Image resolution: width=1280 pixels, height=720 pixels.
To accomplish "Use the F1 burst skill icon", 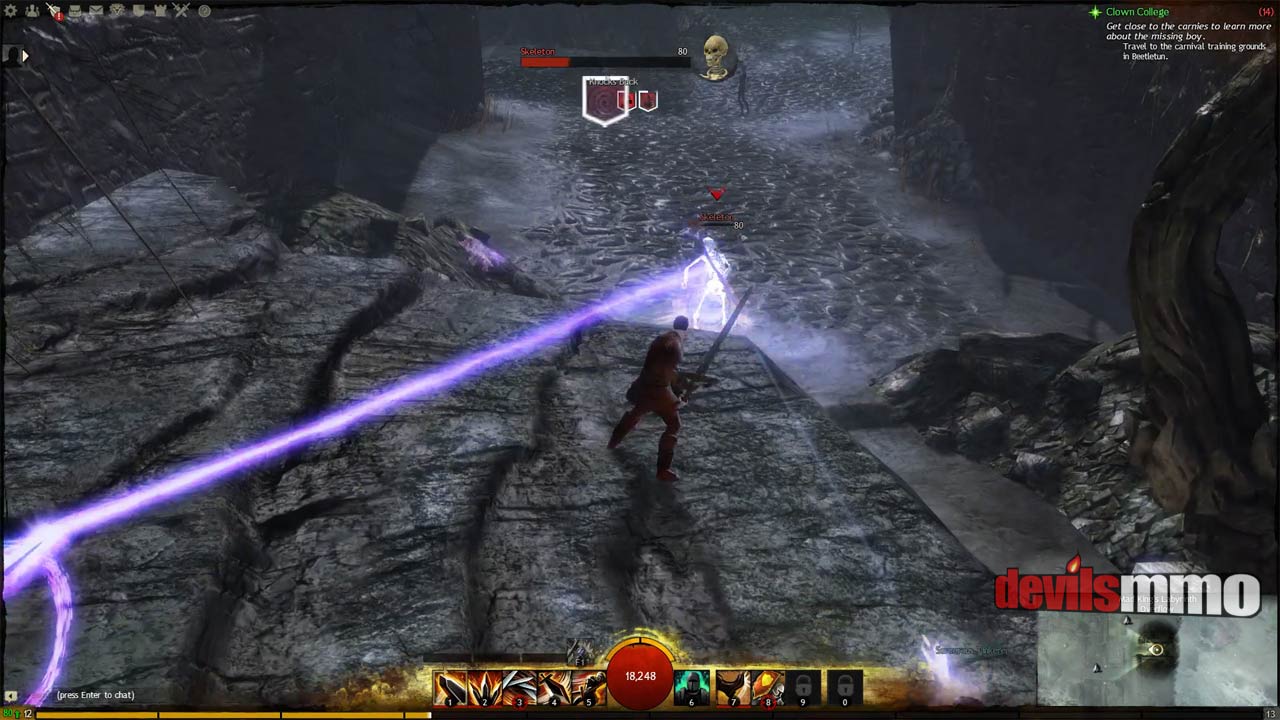I will pos(580,652).
